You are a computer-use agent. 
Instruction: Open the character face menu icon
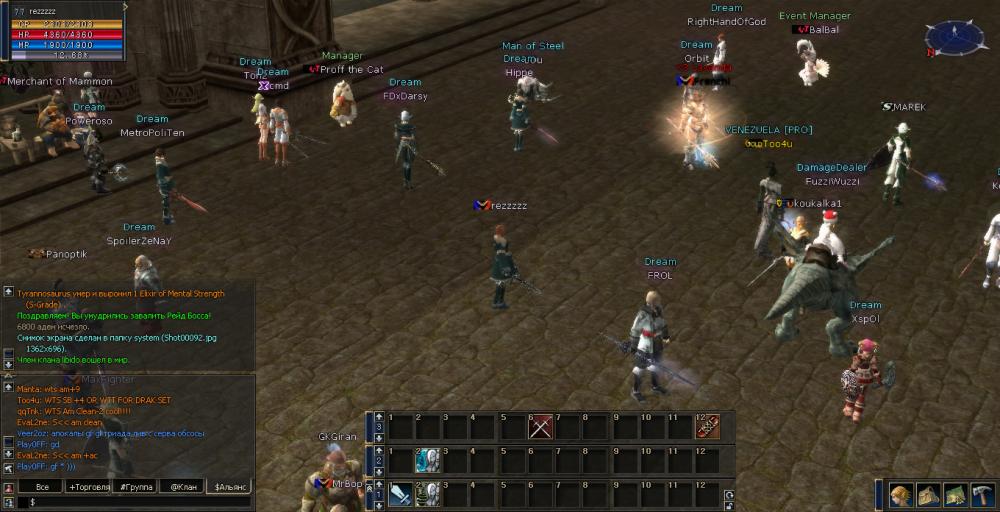pyautogui.click(x=902, y=495)
